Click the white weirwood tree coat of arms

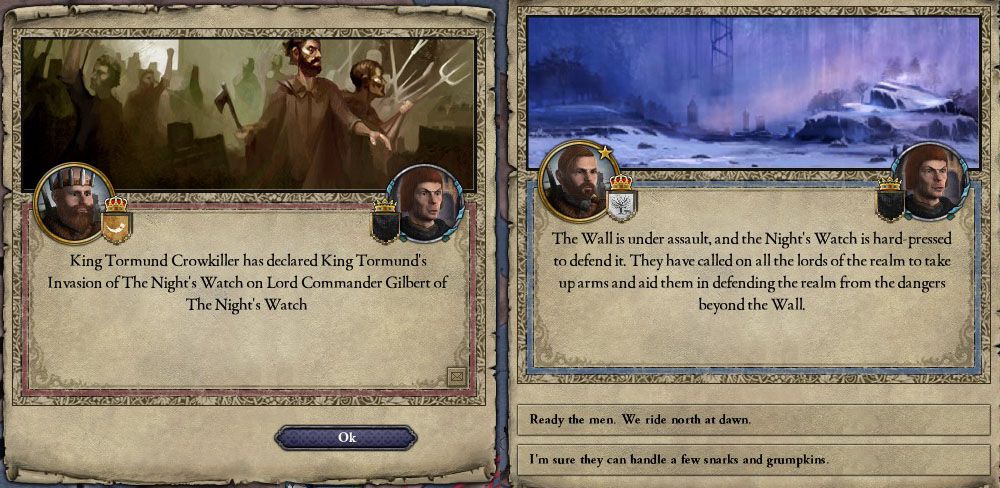tap(621, 203)
